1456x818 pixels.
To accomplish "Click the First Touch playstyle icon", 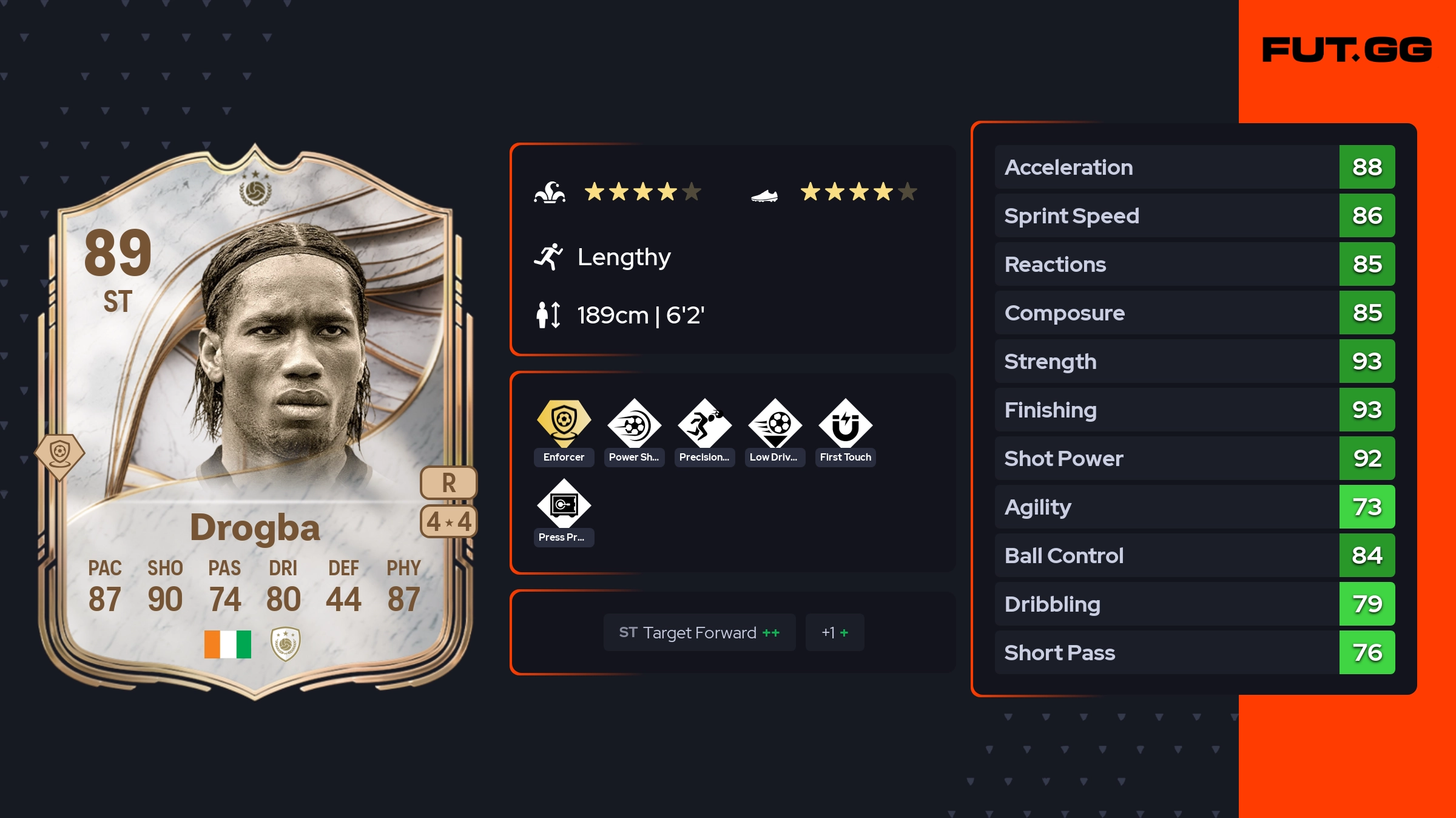I will pyautogui.click(x=845, y=424).
